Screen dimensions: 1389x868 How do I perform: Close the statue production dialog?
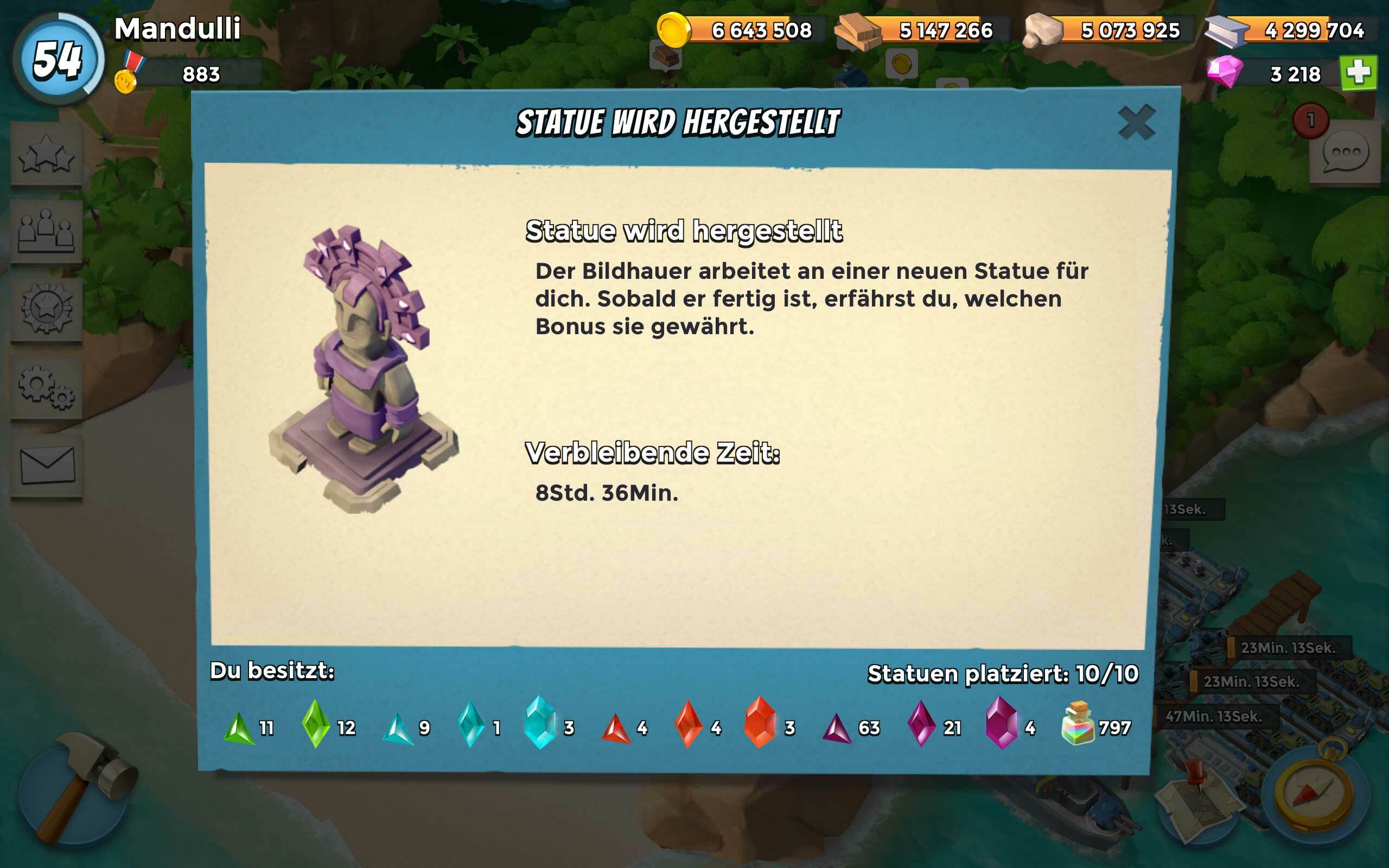[x=1136, y=122]
